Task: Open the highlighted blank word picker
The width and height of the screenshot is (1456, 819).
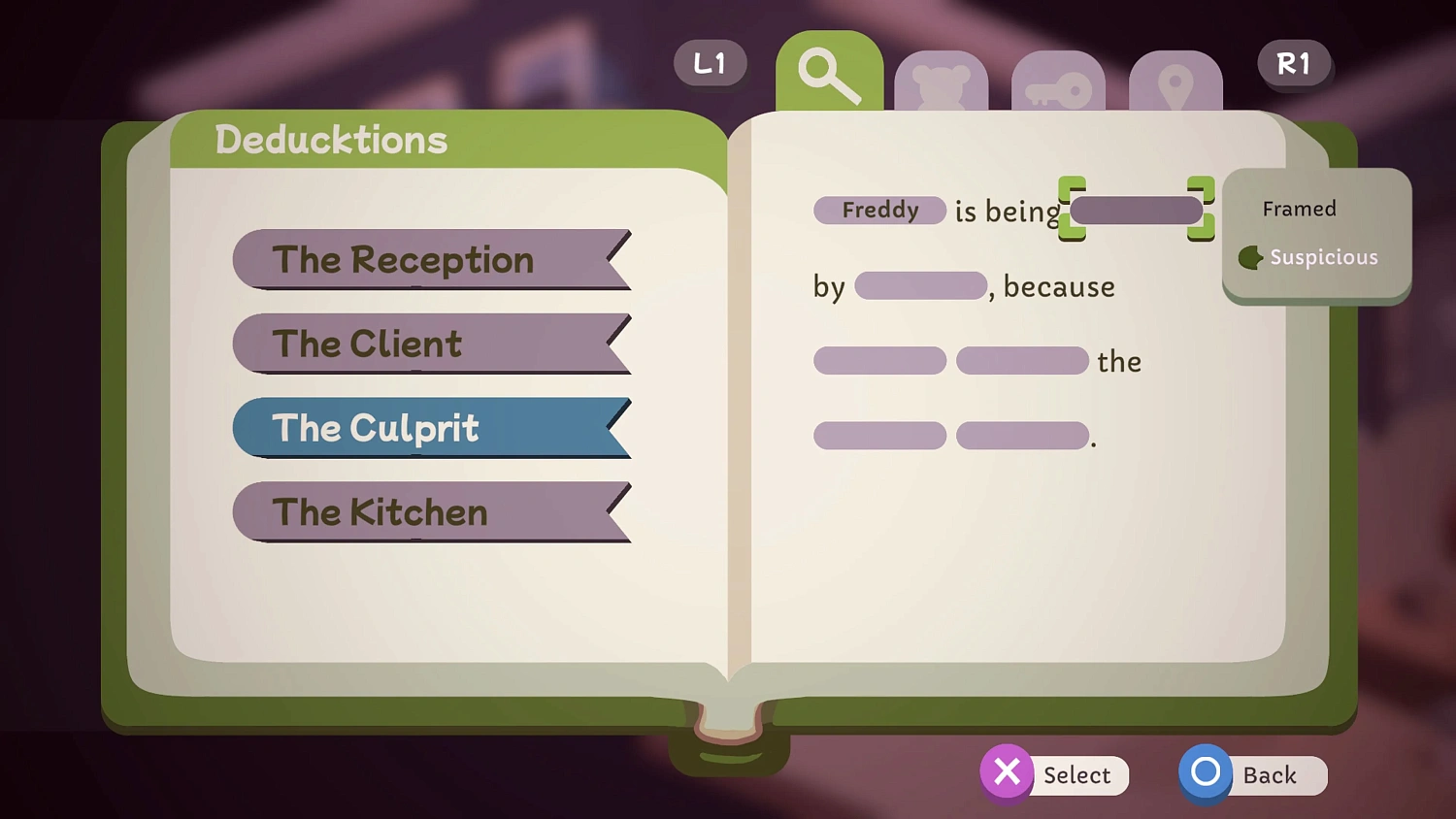Action: click(x=1136, y=210)
